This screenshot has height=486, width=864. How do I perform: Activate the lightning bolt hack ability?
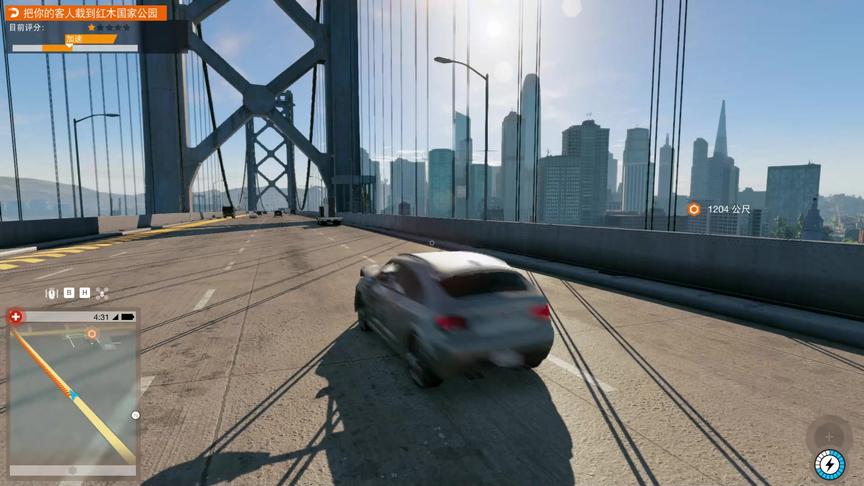pyautogui.click(x=829, y=465)
